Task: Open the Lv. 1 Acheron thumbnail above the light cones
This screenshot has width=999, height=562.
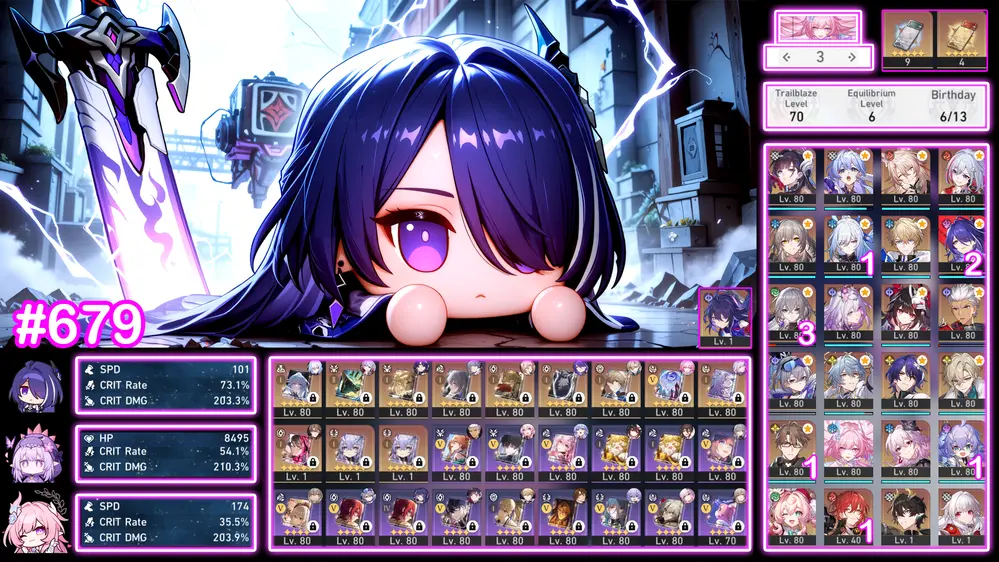Action: [x=724, y=318]
